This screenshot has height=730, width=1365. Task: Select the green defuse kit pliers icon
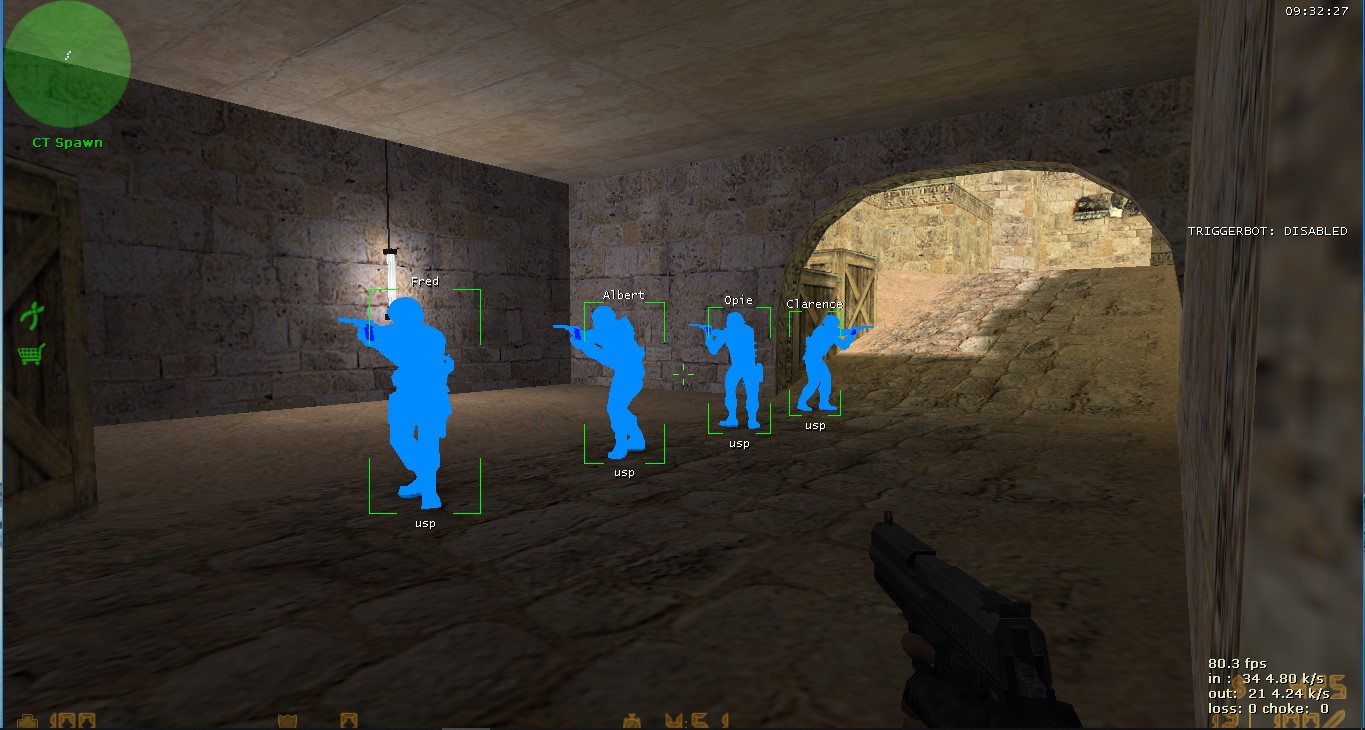coord(33,313)
